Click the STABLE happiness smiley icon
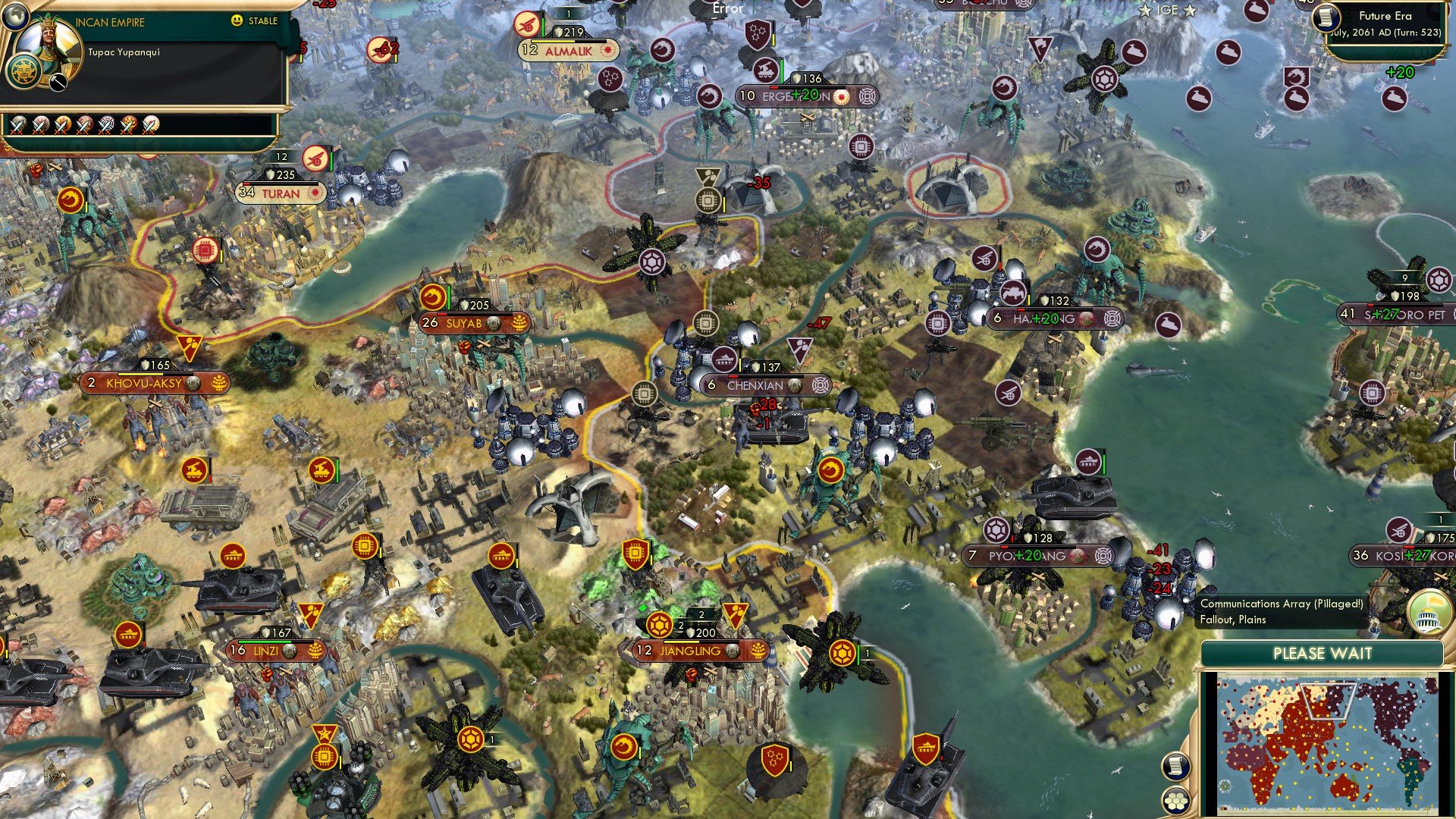Viewport: 1456px width, 819px height. [x=236, y=20]
